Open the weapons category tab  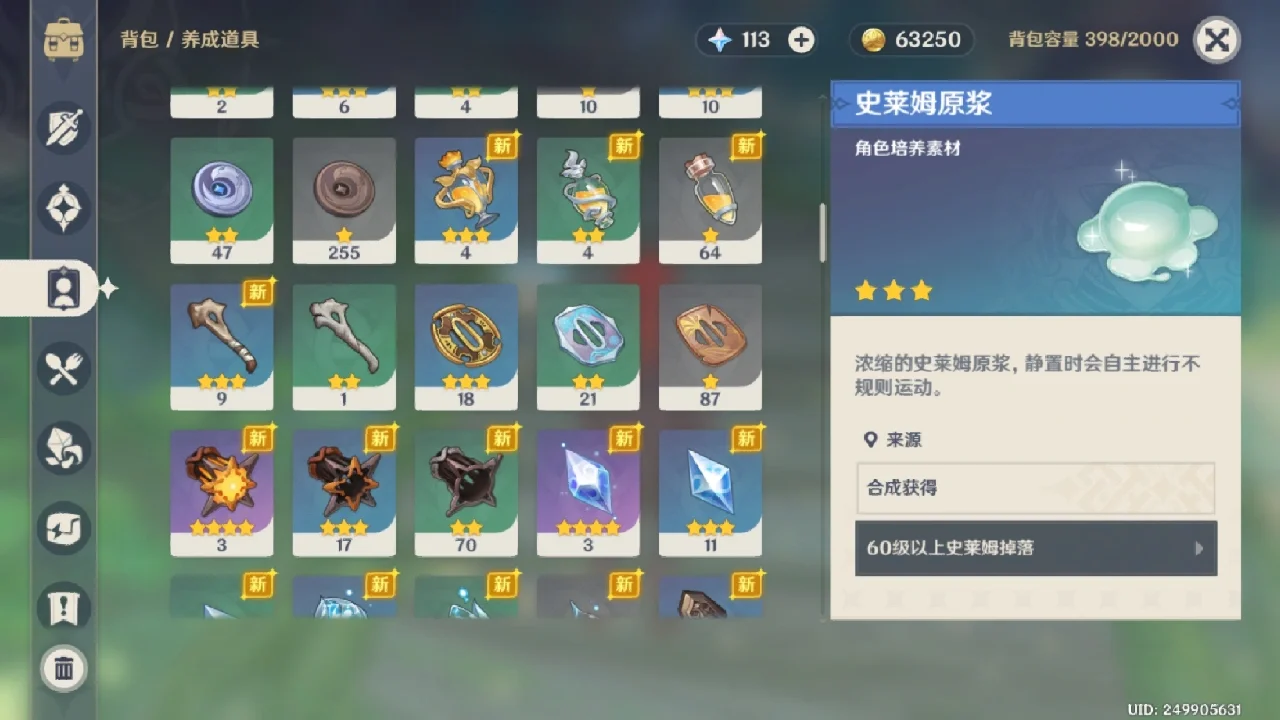click(x=64, y=128)
